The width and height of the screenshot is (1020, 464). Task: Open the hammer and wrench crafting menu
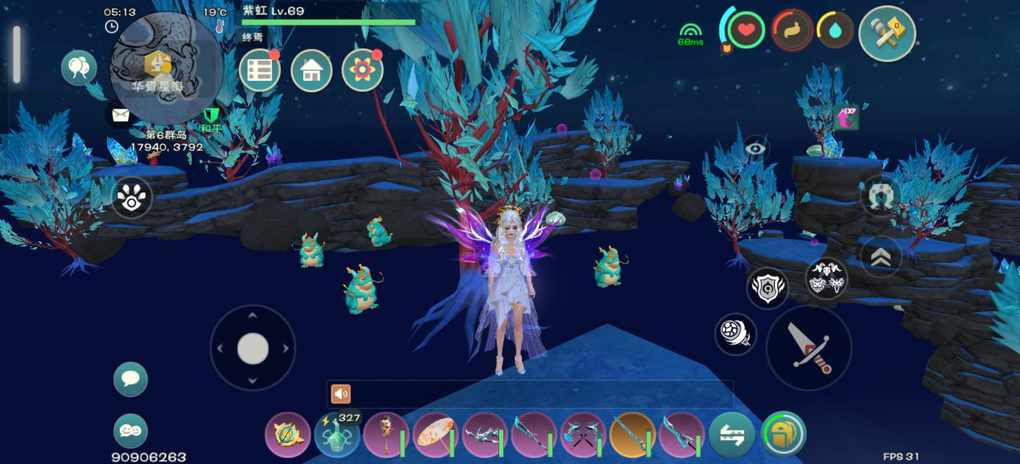(x=887, y=33)
